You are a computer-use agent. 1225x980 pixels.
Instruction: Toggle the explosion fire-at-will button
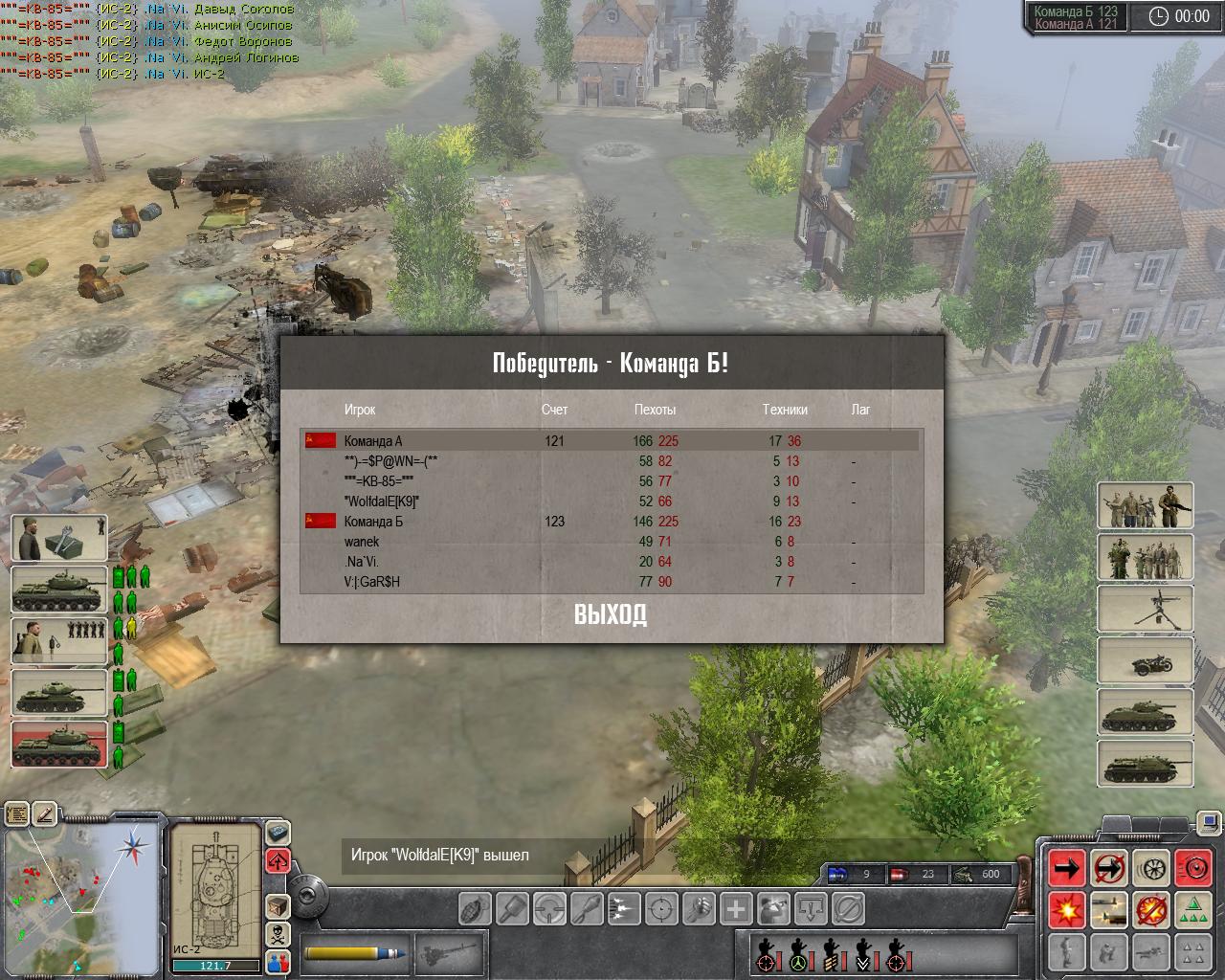coord(1066,909)
